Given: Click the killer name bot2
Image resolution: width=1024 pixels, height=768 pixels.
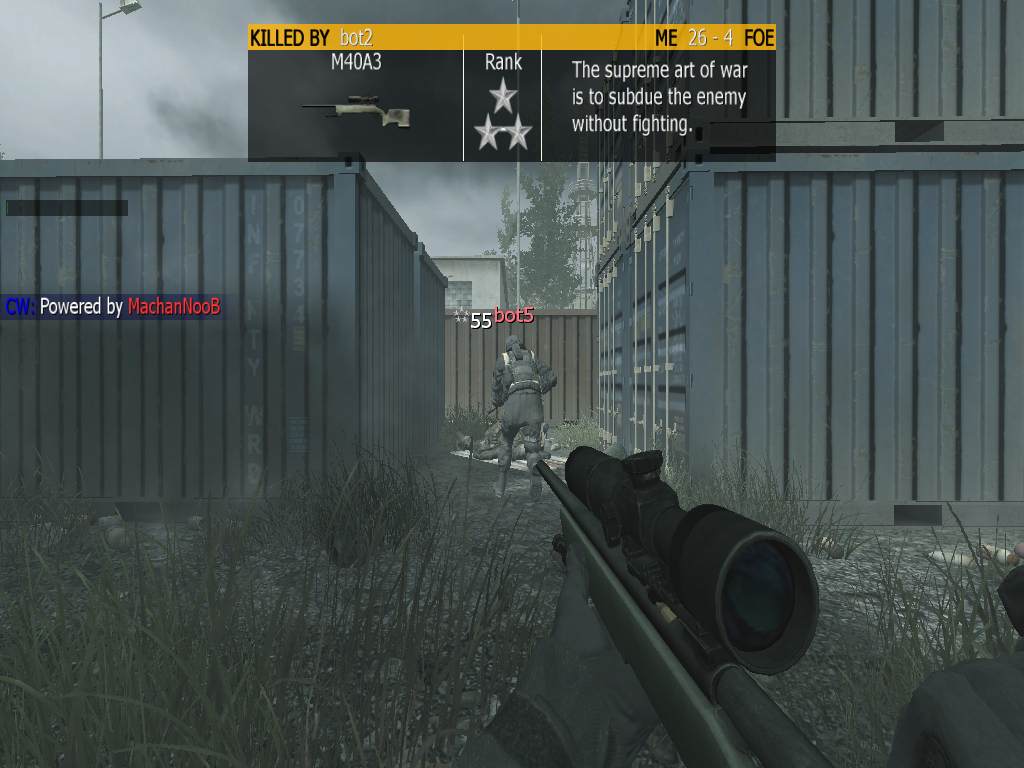Looking at the screenshot, I should (x=357, y=38).
